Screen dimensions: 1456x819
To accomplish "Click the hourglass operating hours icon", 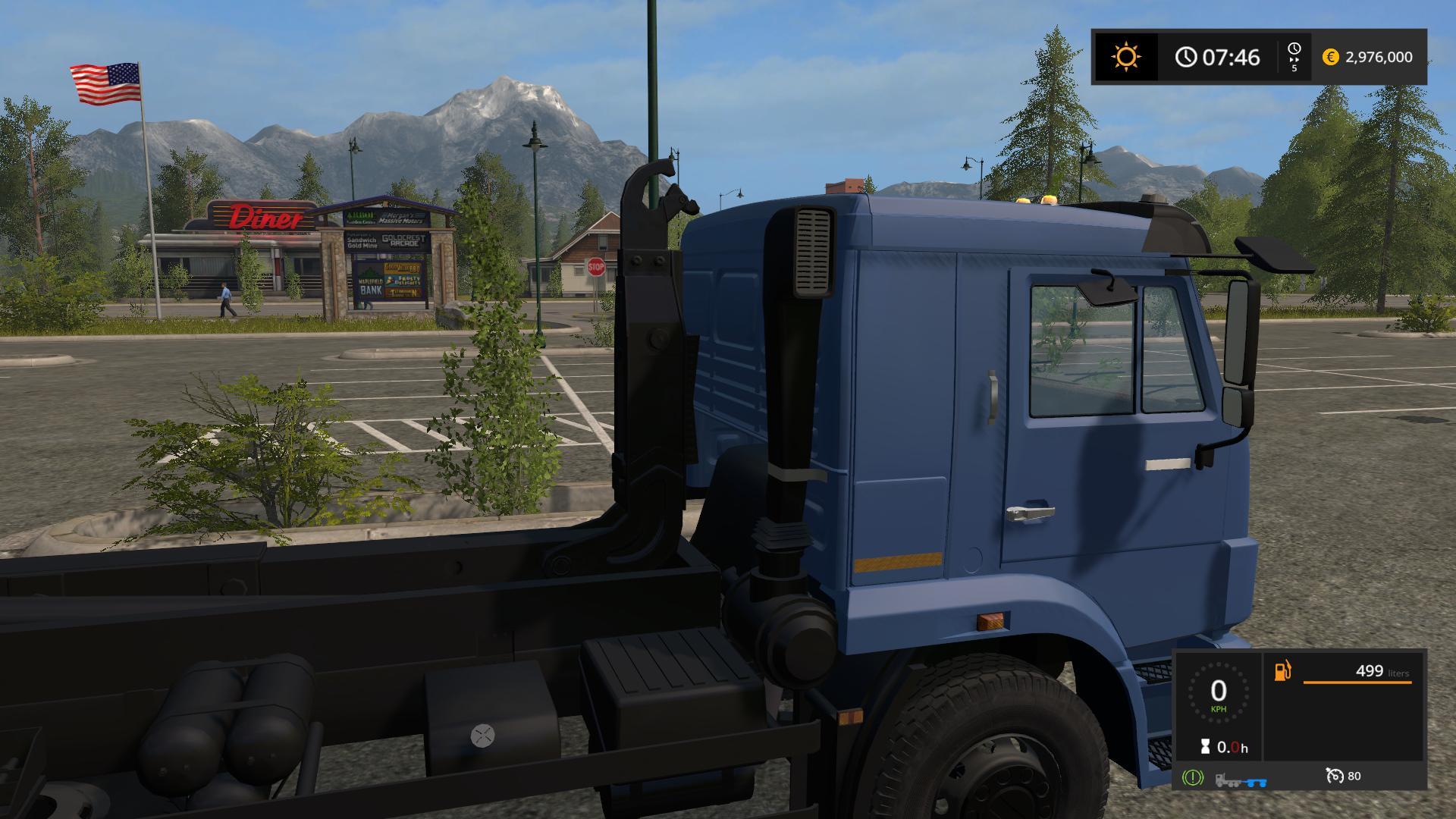I will tap(1205, 747).
